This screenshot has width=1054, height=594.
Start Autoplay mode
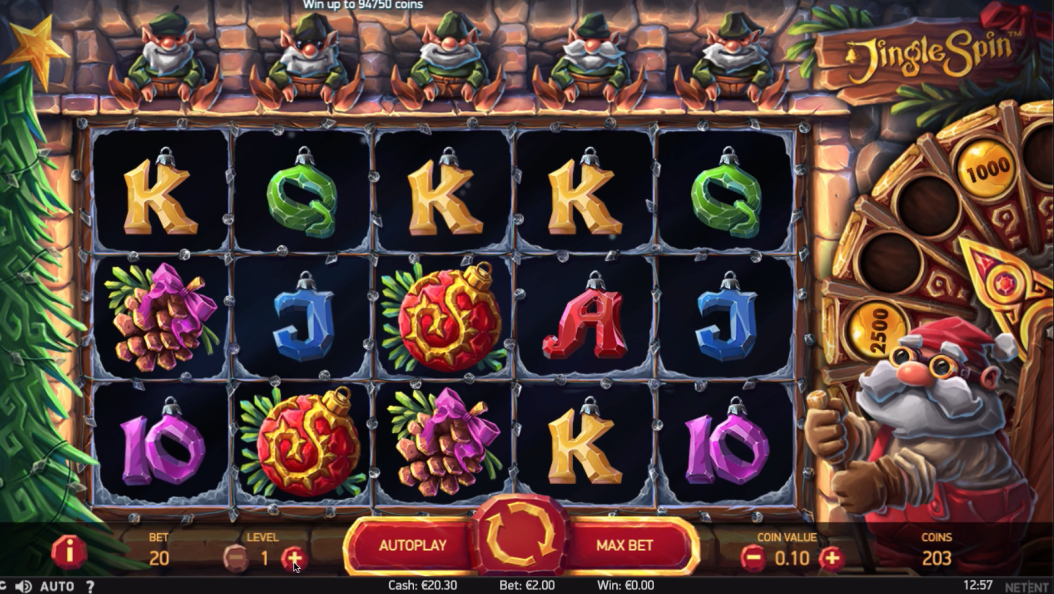point(412,546)
